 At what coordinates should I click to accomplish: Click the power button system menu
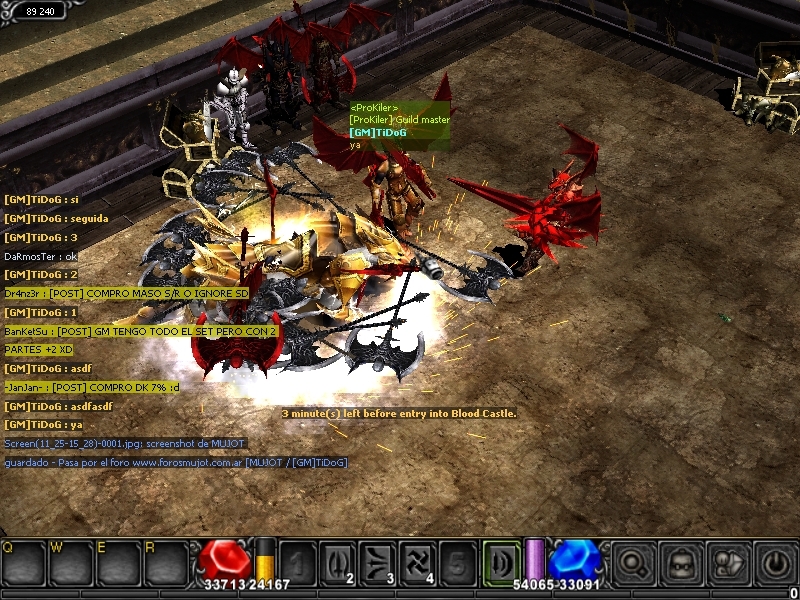(774, 562)
